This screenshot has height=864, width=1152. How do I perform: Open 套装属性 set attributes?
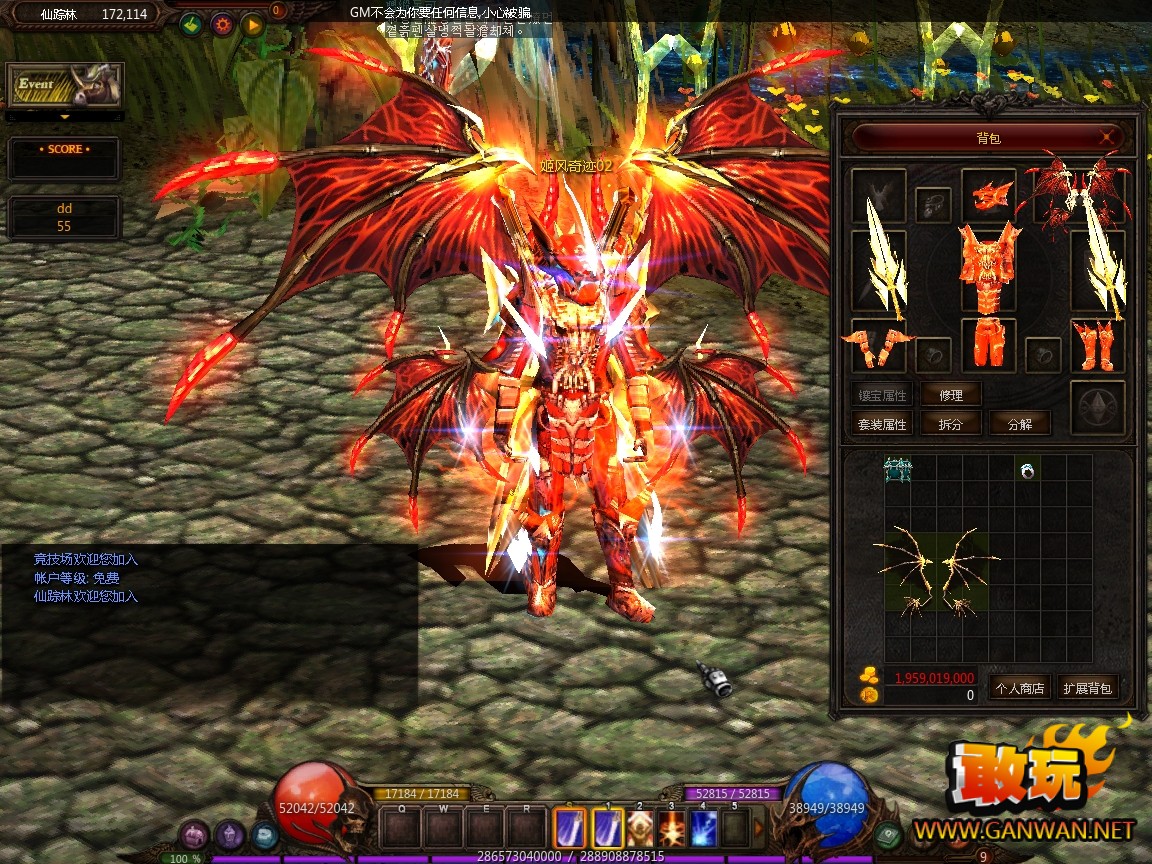pos(882,424)
